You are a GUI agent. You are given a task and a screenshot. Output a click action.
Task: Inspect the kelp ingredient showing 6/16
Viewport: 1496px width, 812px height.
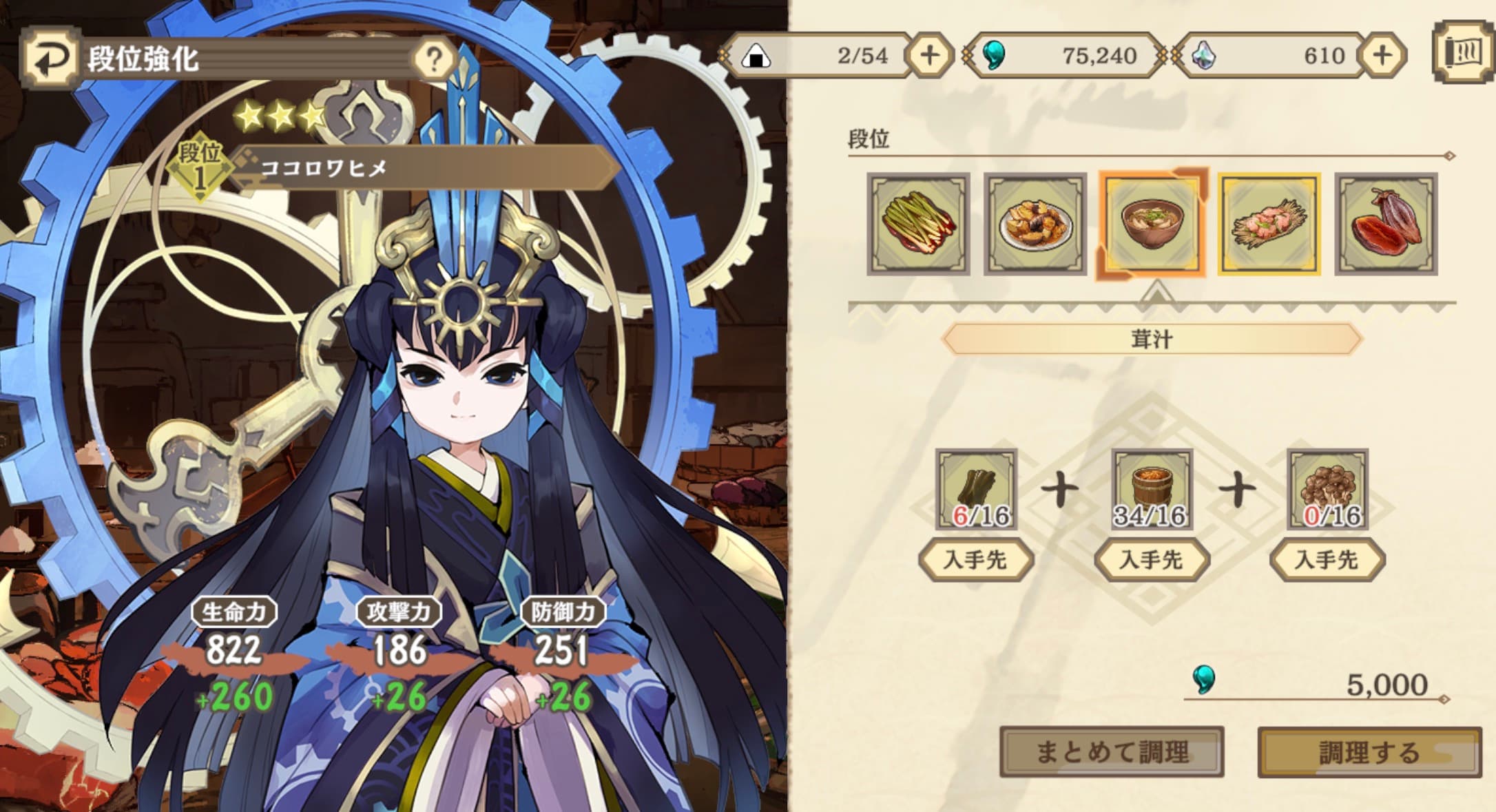point(976,489)
